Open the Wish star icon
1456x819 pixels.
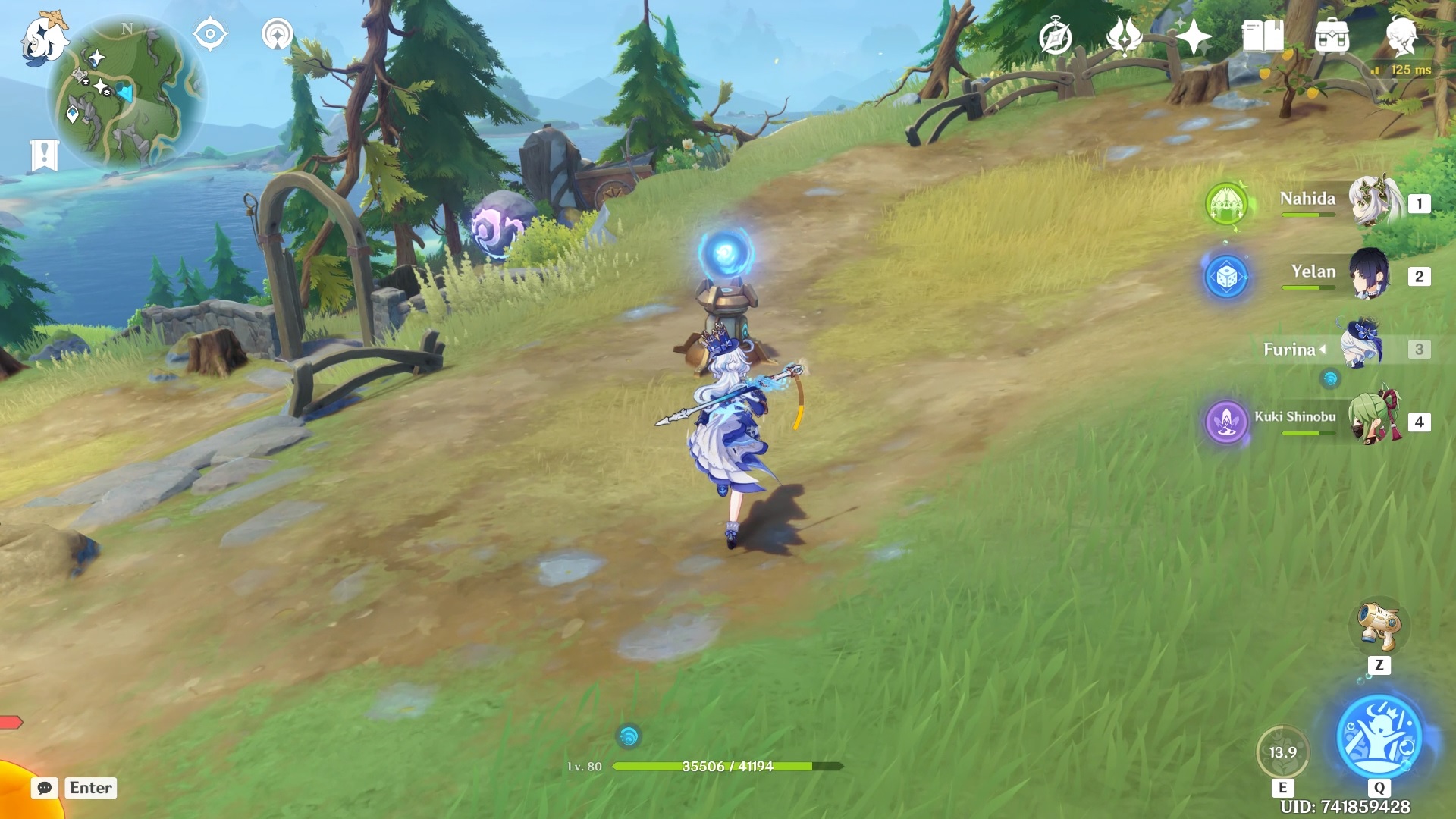1193,36
